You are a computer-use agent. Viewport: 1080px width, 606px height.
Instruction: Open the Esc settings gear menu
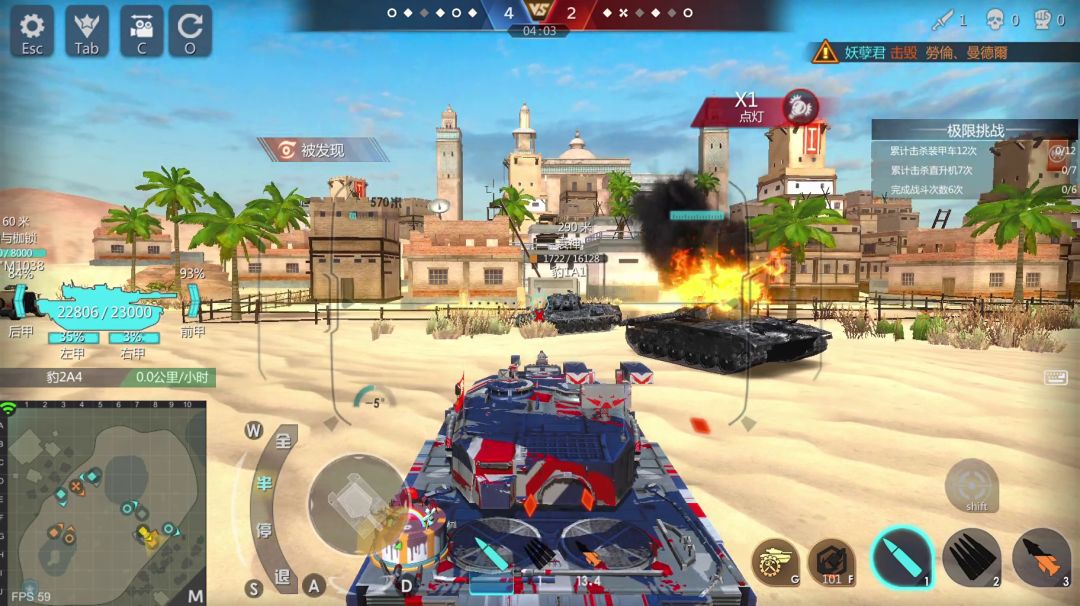pyautogui.click(x=32, y=31)
